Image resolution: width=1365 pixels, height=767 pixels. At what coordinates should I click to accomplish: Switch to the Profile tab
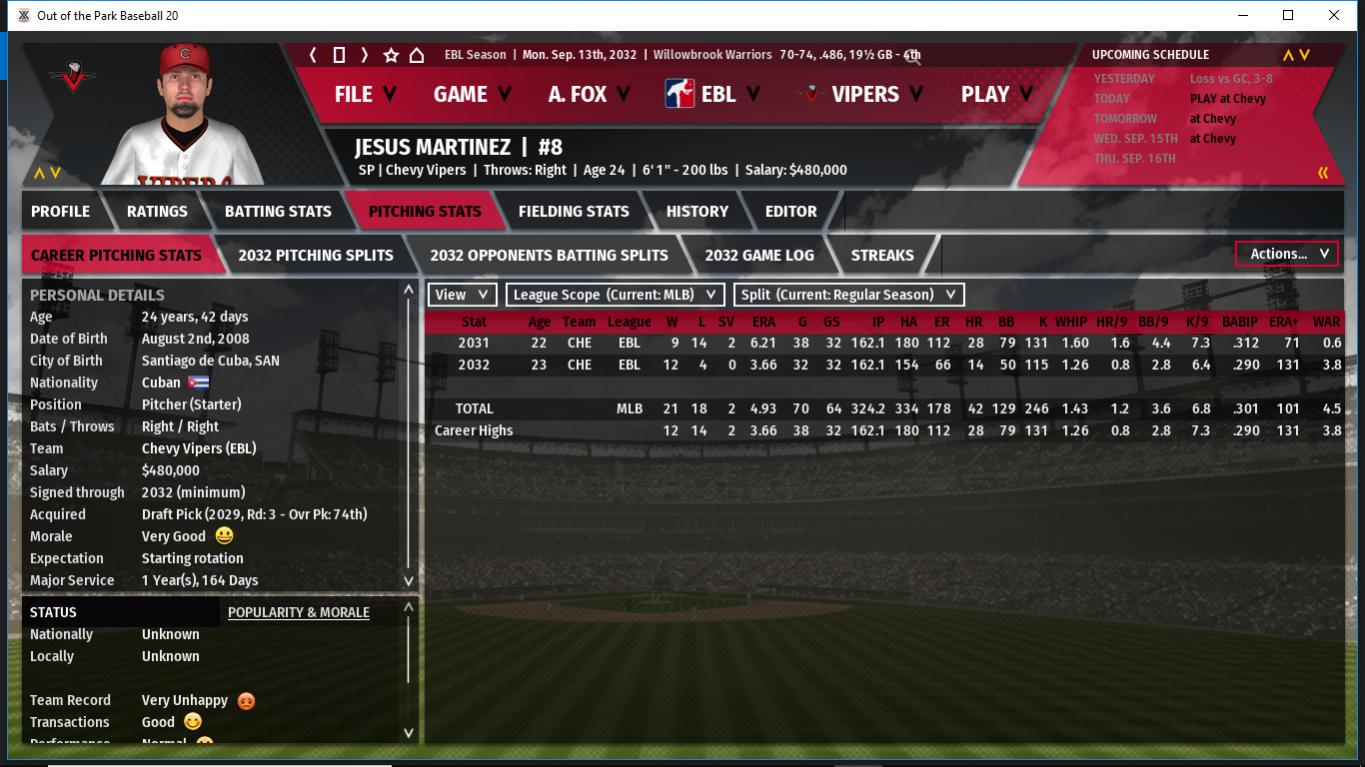click(x=60, y=211)
